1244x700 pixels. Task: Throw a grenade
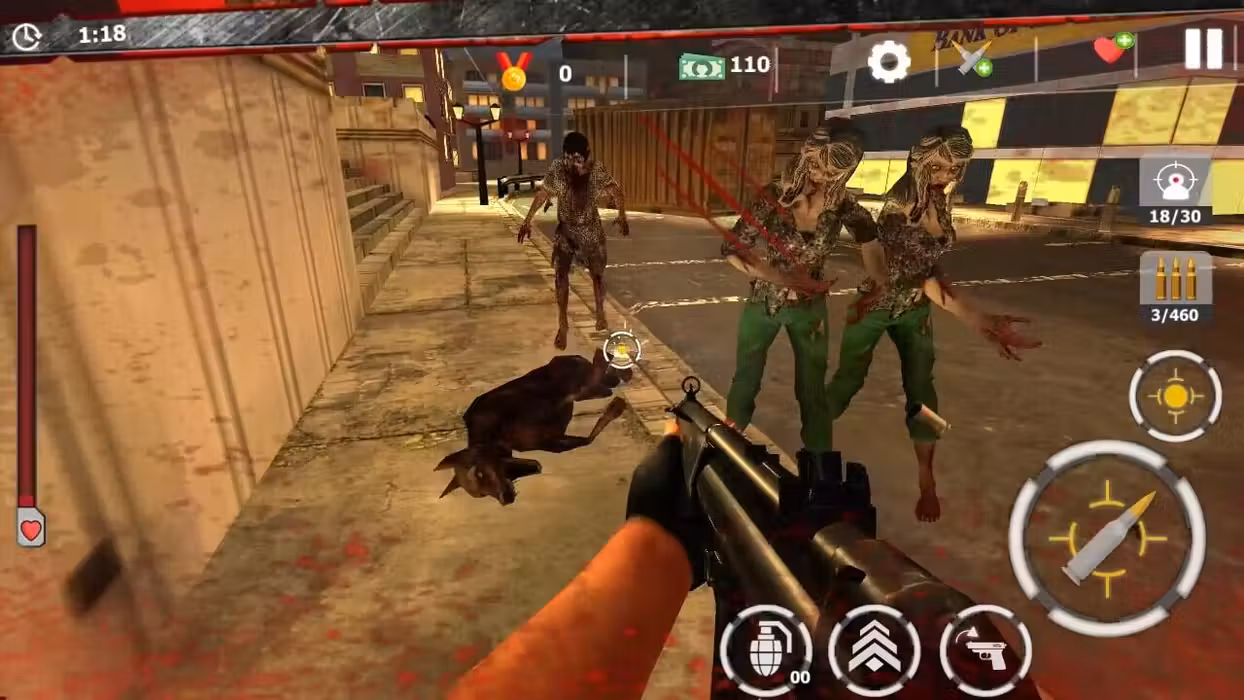(x=766, y=651)
